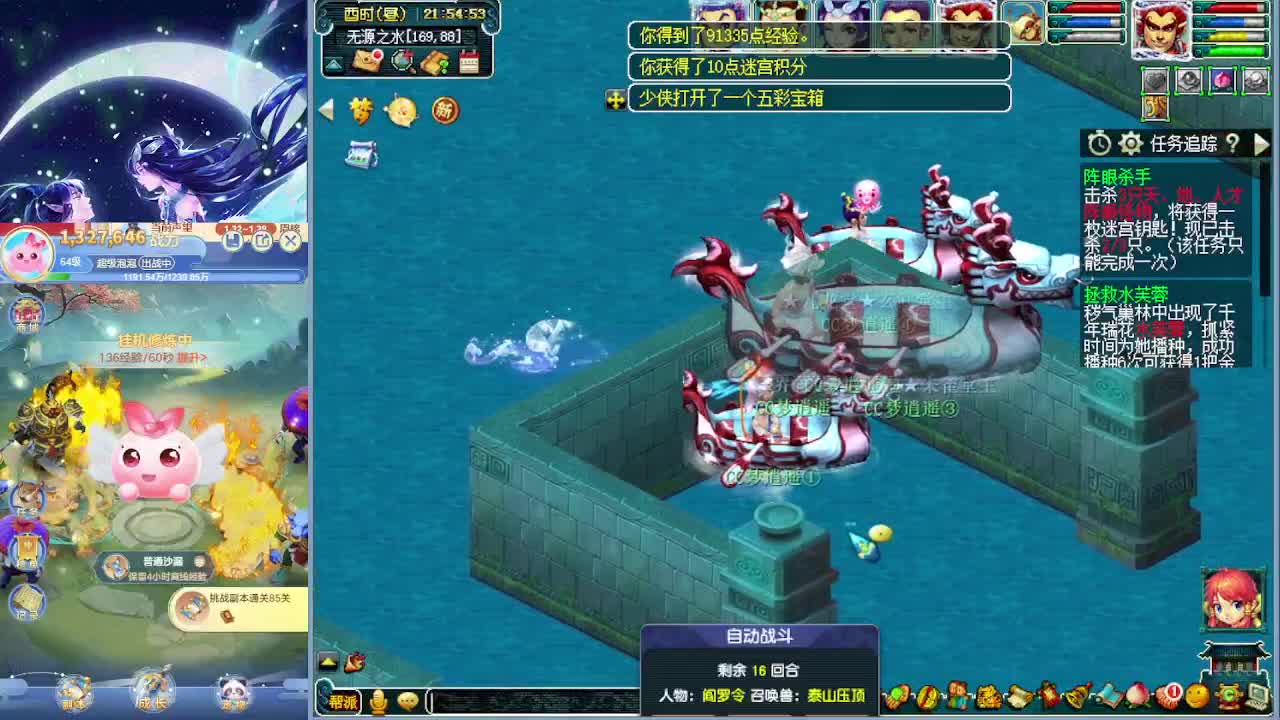Click the peach item icon in the bottom toolbar
The height and width of the screenshot is (720, 1280).
pos(1137,695)
